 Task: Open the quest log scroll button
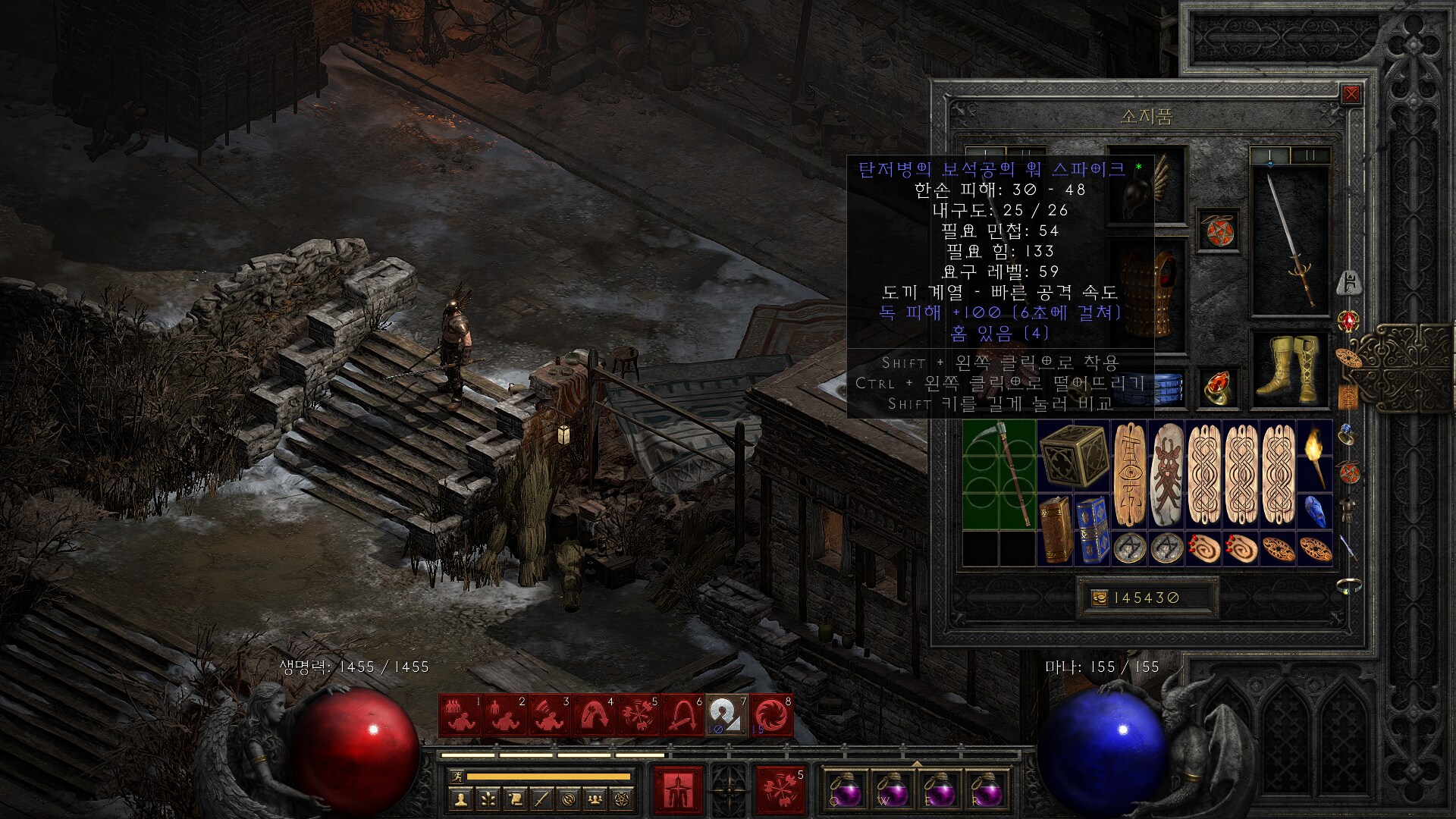pos(515,798)
